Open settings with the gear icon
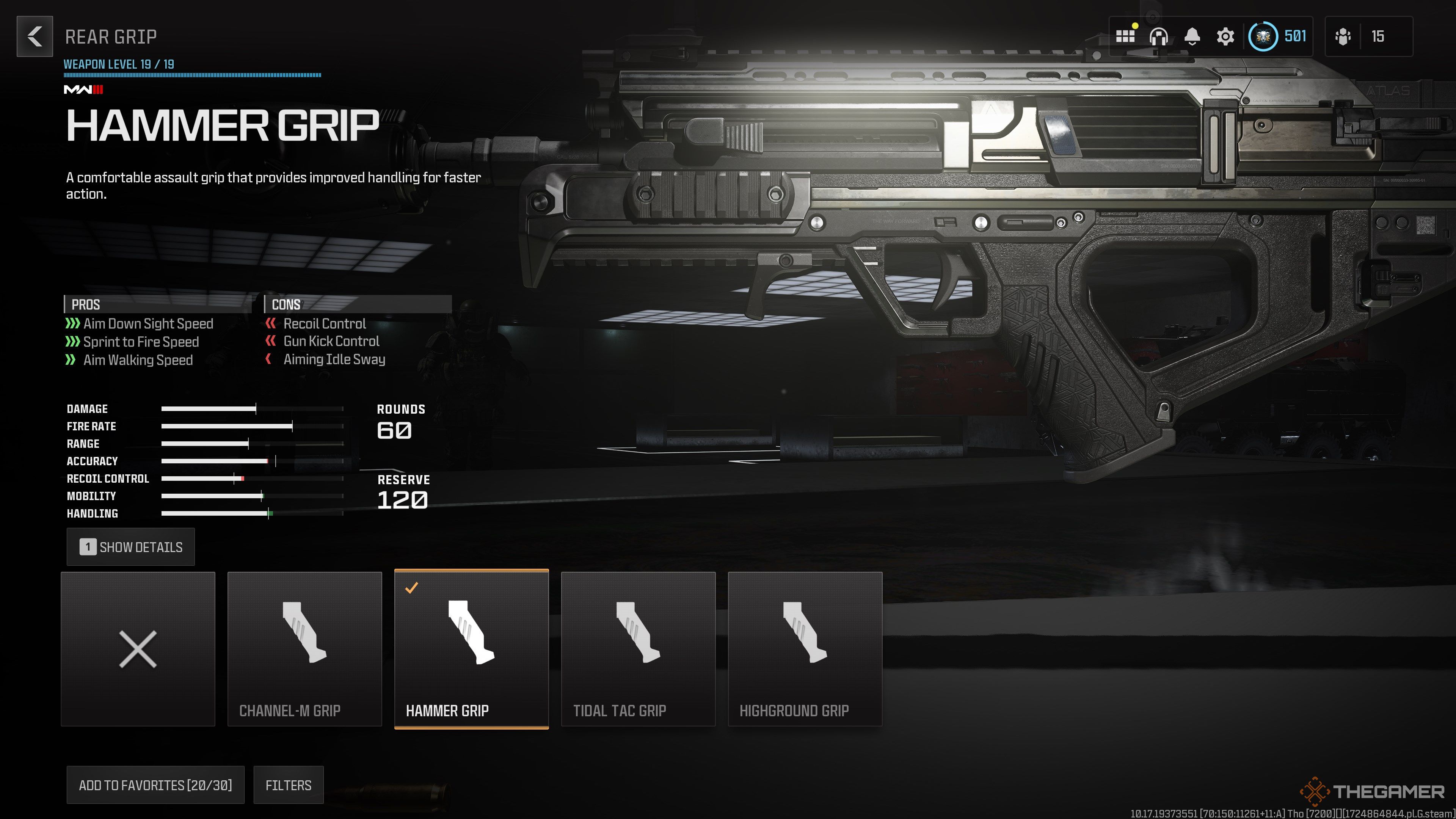This screenshot has height=819, width=1456. (x=1225, y=37)
